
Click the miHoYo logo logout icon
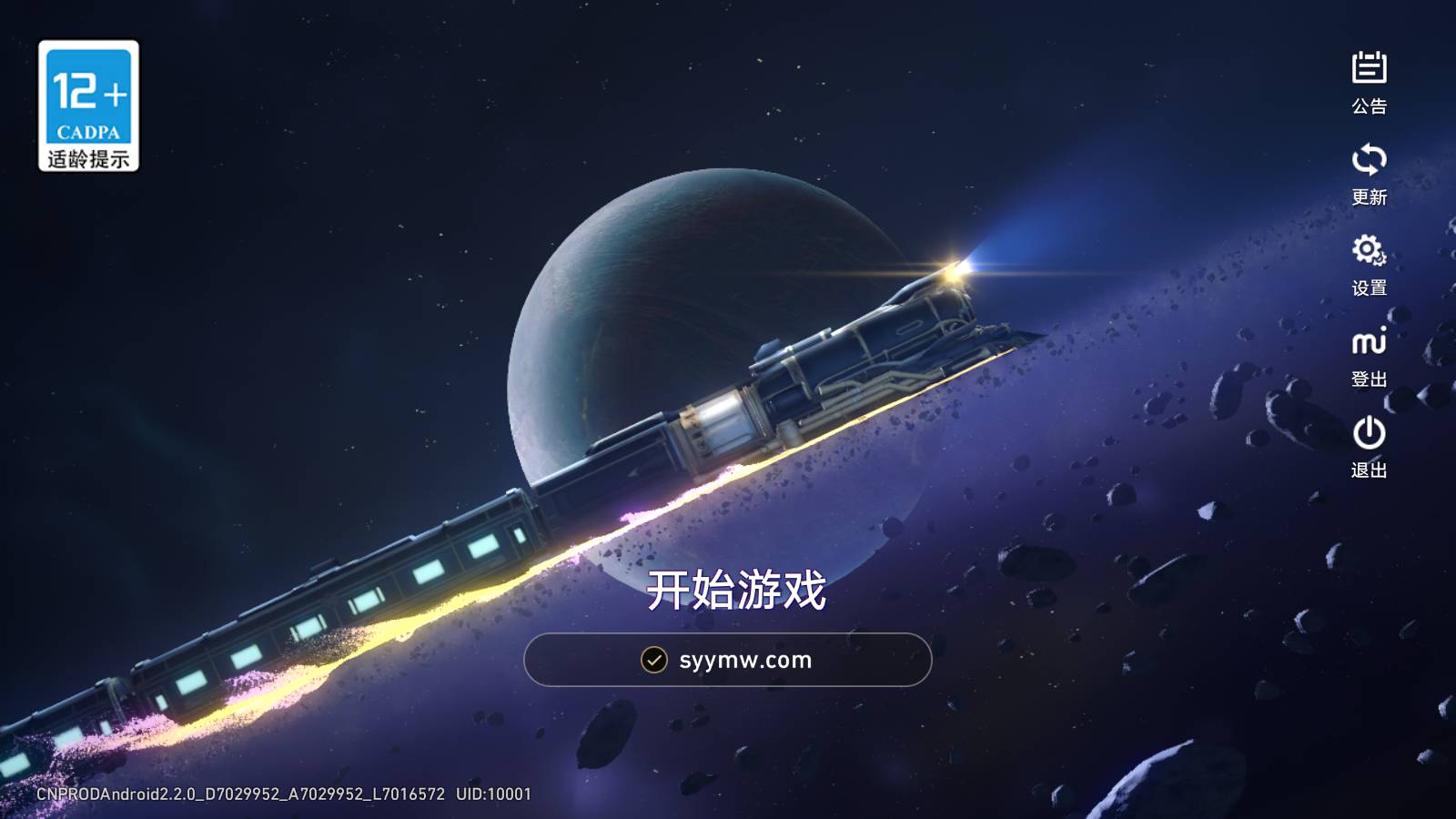pyautogui.click(x=1370, y=344)
